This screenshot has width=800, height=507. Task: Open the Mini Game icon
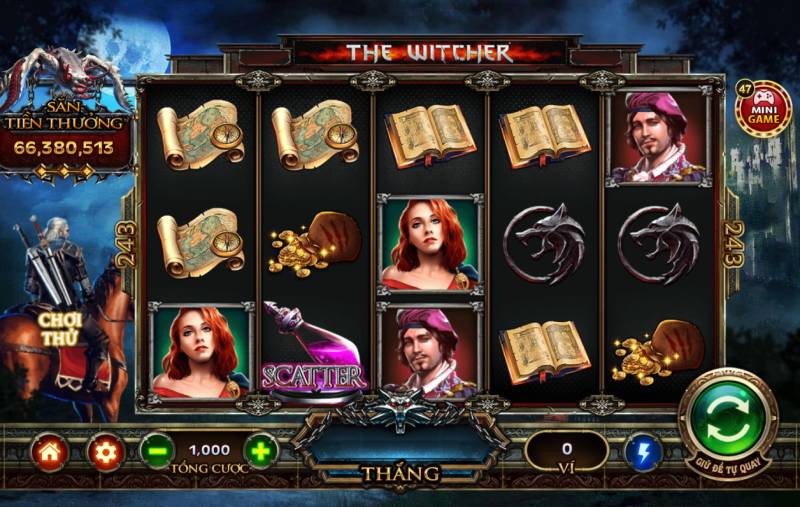(762, 109)
